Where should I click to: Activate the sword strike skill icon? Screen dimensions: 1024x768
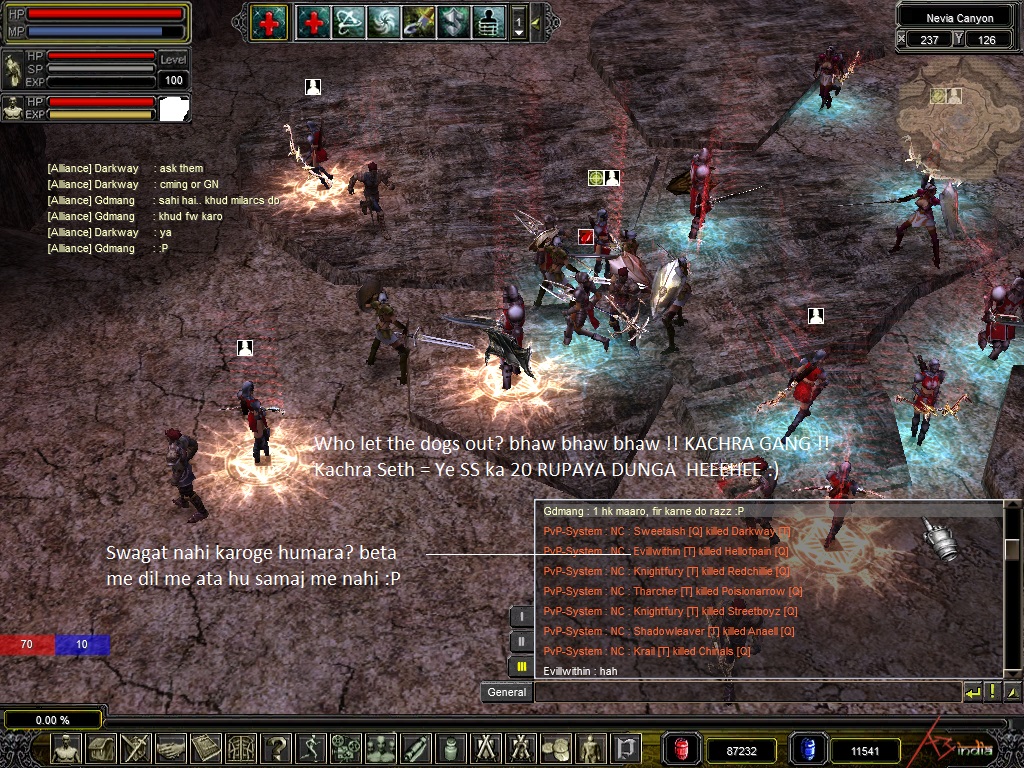pyautogui.click(x=418, y=21)
